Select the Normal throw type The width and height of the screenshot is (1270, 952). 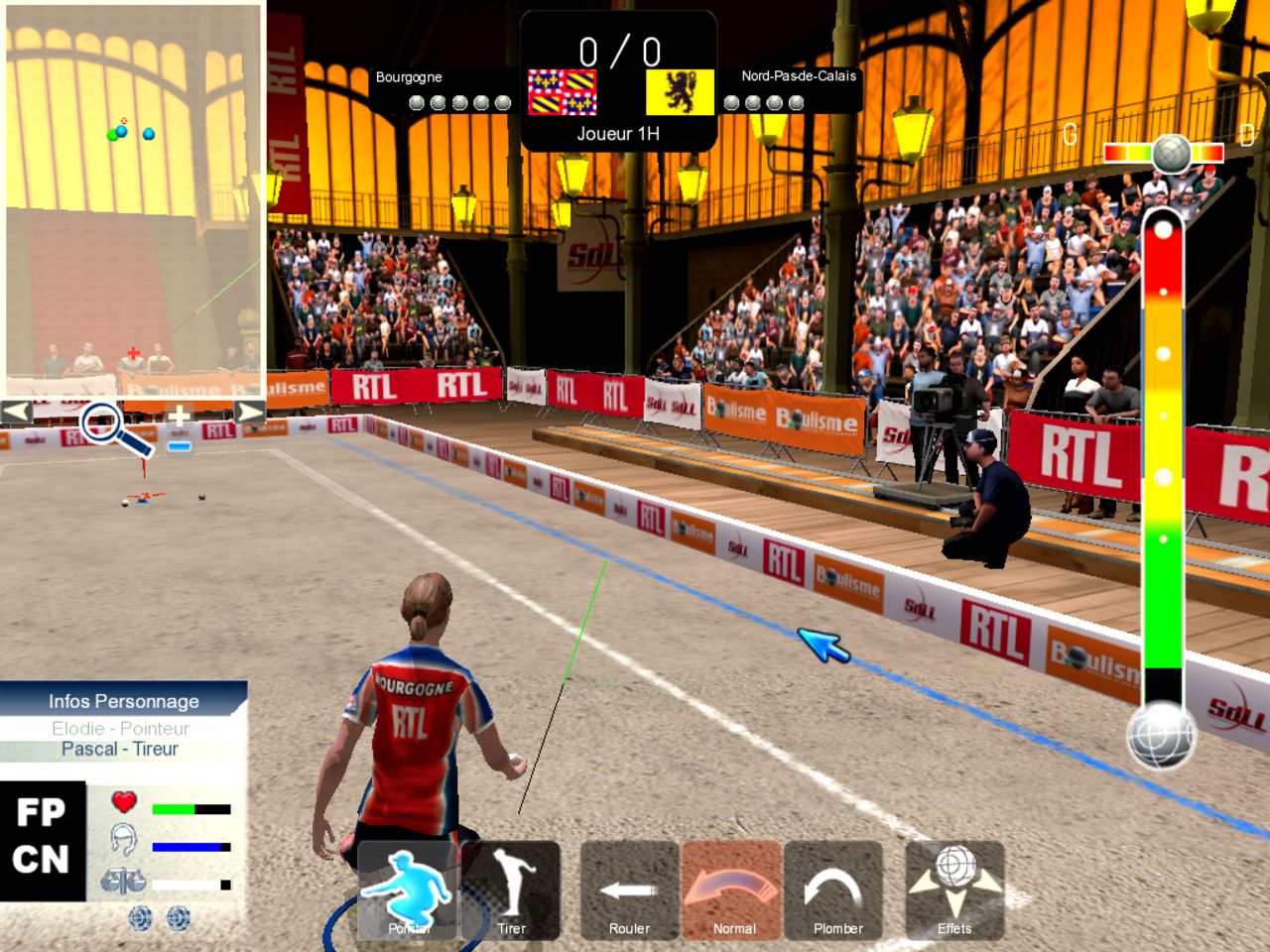pyautogui.click(x=732, y=890)
